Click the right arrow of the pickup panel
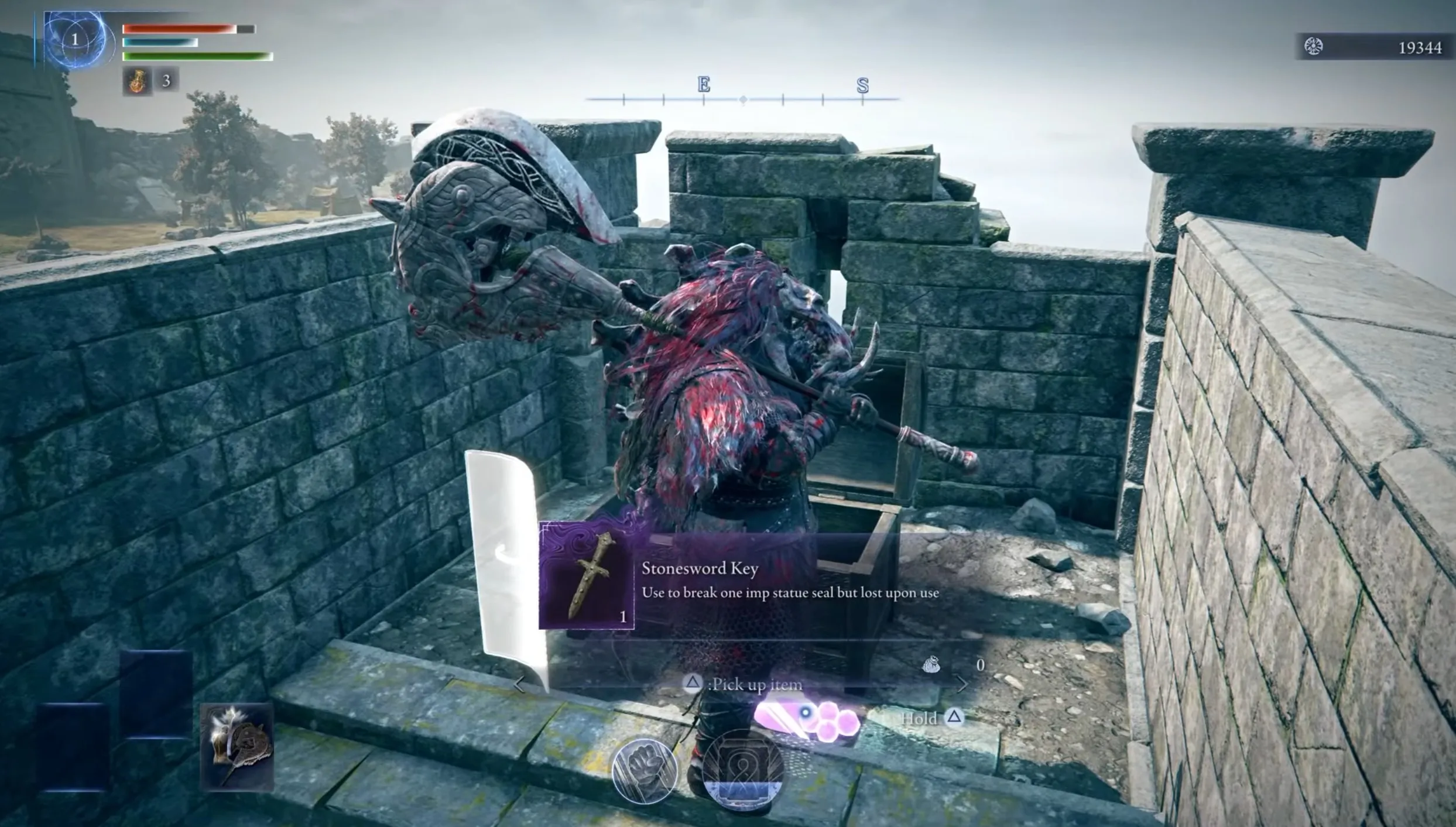Screen dimensions: 1456x827 pyautogui.click(x=961, y=684)
